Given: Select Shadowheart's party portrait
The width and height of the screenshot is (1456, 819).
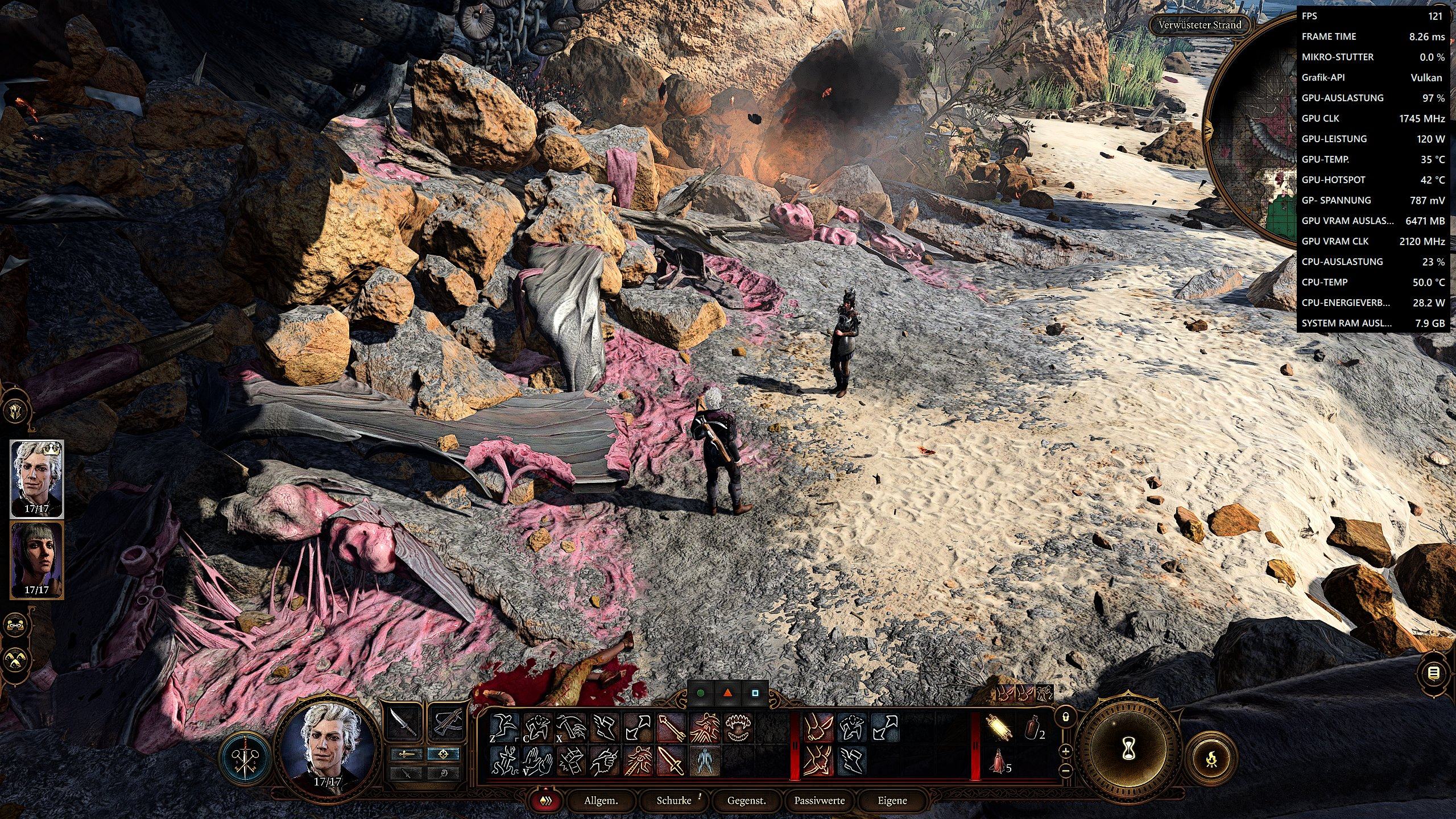Looking at the screenshot, I should (x=37, y=560).
